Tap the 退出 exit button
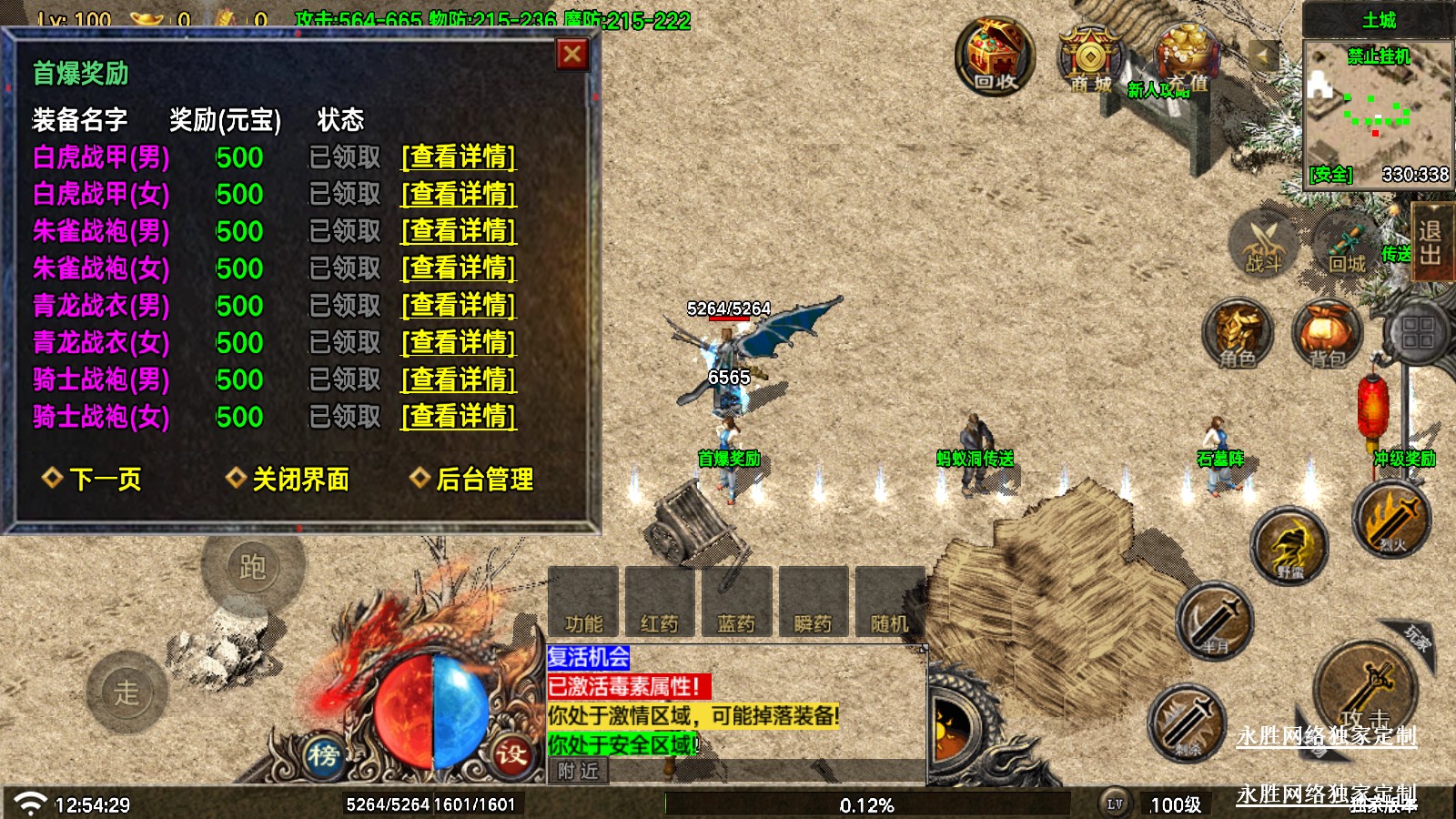Image resolution: width=1456 pixels, height=819 pixels. pyautogui.click(x=1431, y=241)
